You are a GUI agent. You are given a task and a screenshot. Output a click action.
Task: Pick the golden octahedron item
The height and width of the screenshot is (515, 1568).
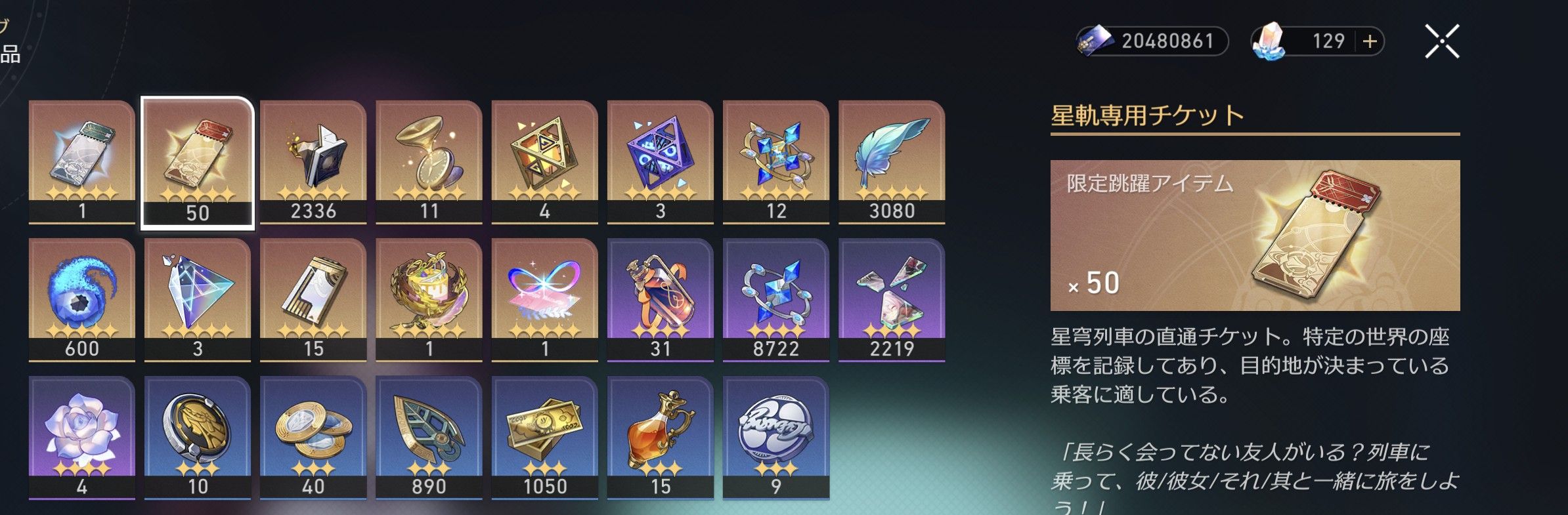click(544, 161)
